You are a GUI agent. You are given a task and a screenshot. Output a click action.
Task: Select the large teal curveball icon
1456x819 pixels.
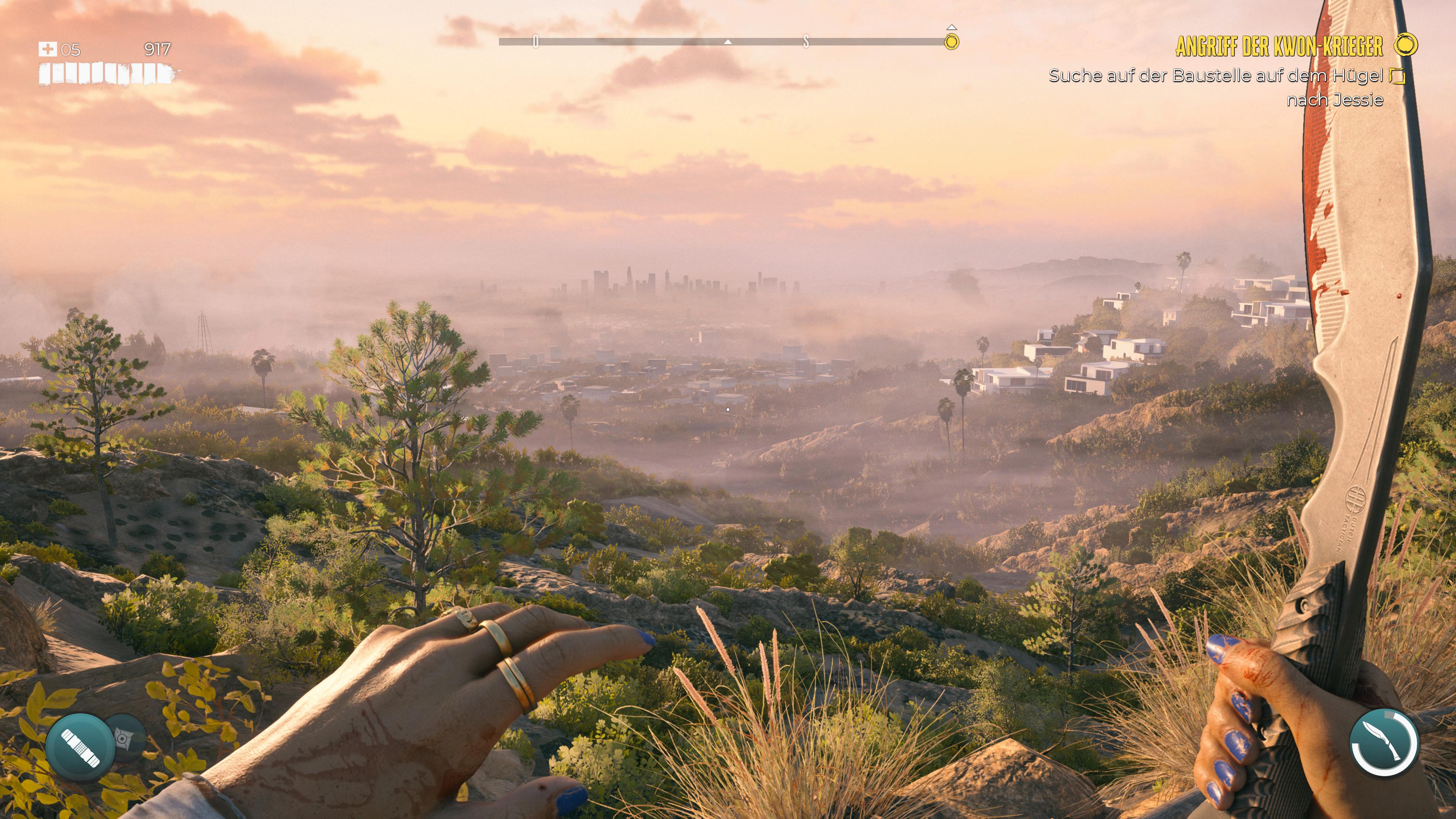(80, 747)
